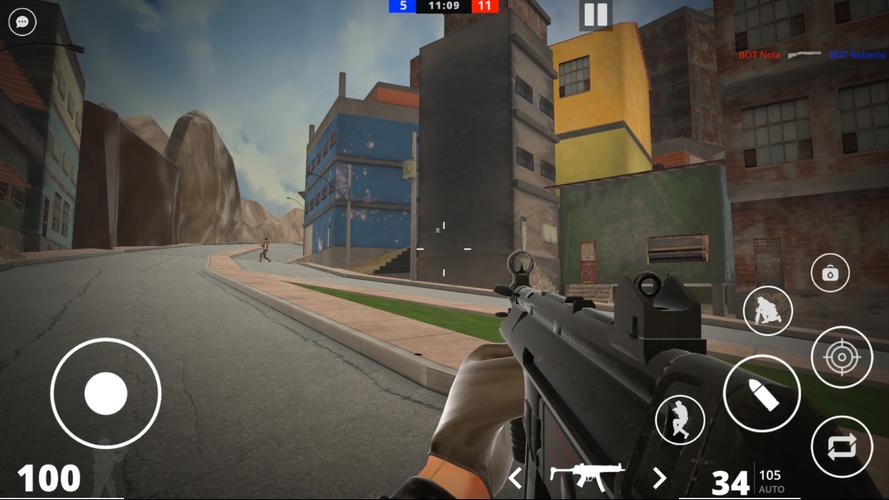Toggle the kneeling soldier stance button

click(768, 310)
